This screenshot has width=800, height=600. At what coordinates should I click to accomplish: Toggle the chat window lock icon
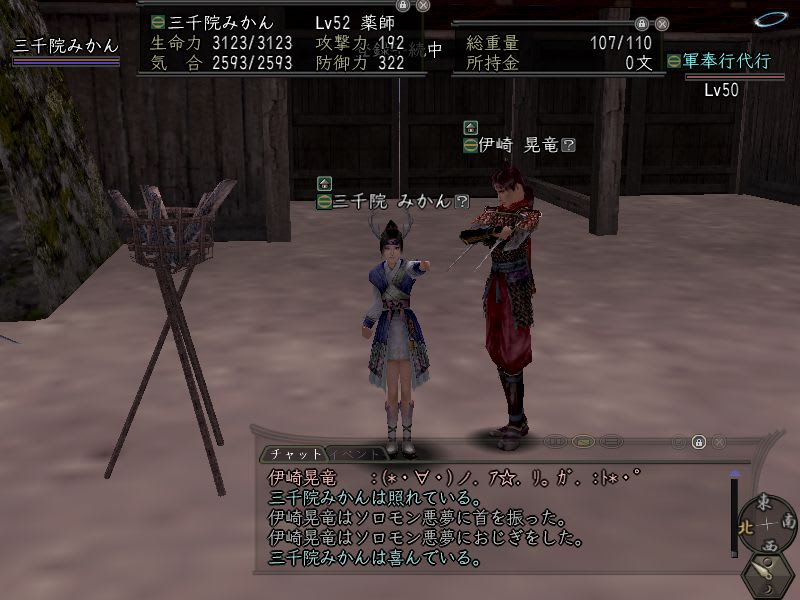tap(699, 441)
